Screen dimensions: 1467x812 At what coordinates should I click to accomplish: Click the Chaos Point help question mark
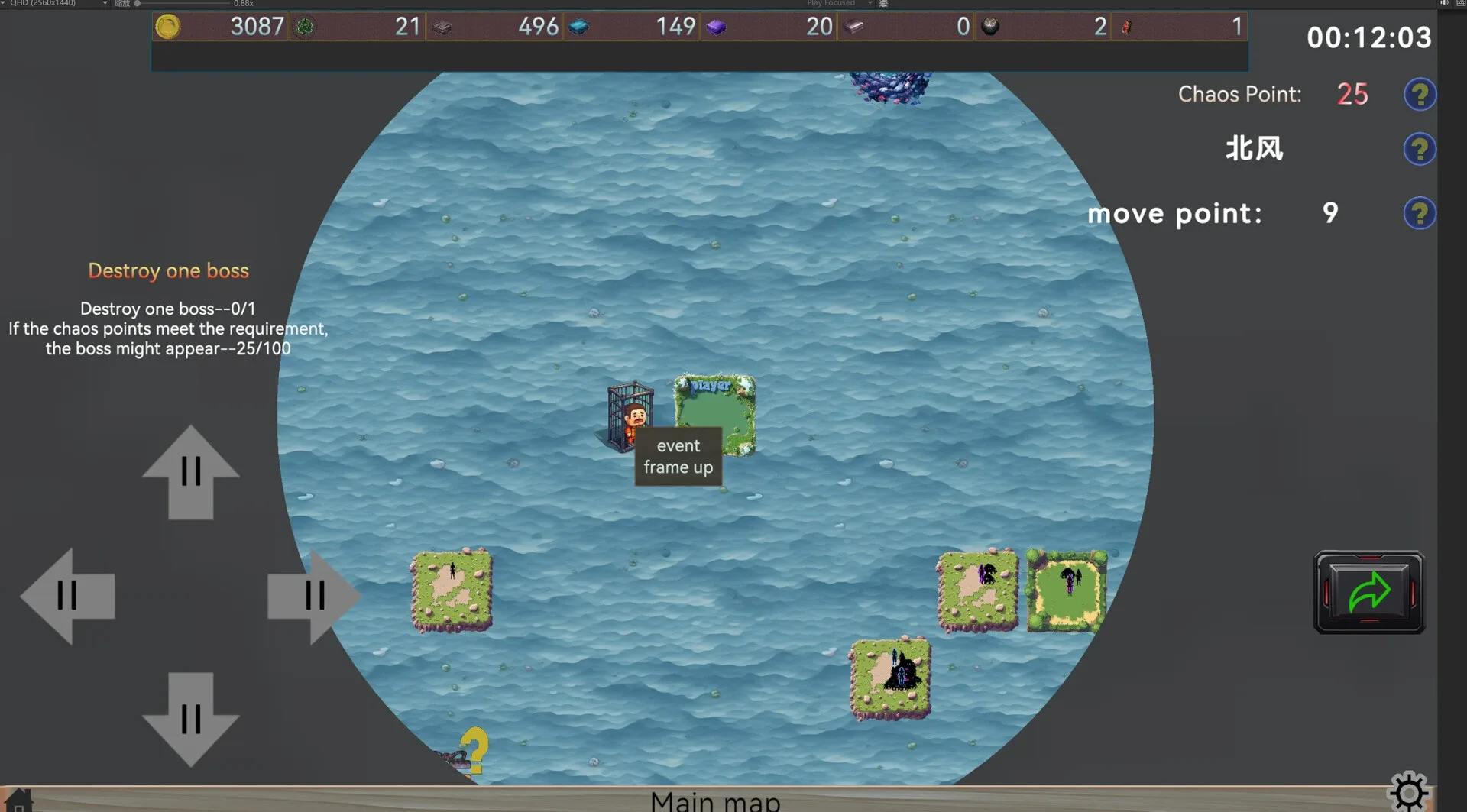[x=1420, y=94]
